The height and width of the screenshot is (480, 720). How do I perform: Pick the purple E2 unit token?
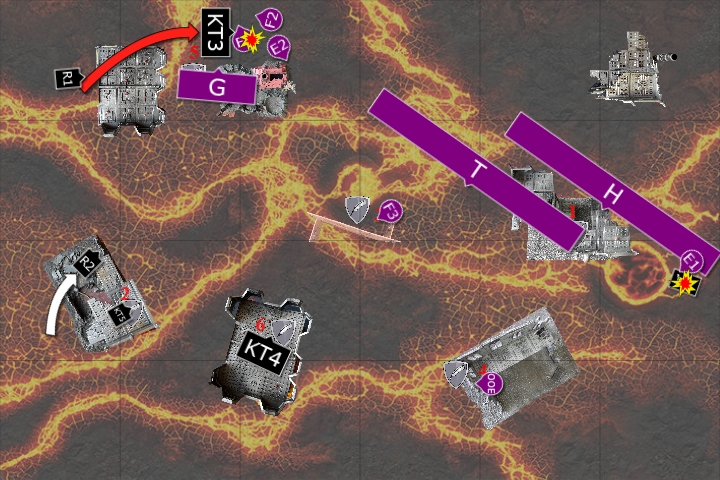tap(280, 46)
